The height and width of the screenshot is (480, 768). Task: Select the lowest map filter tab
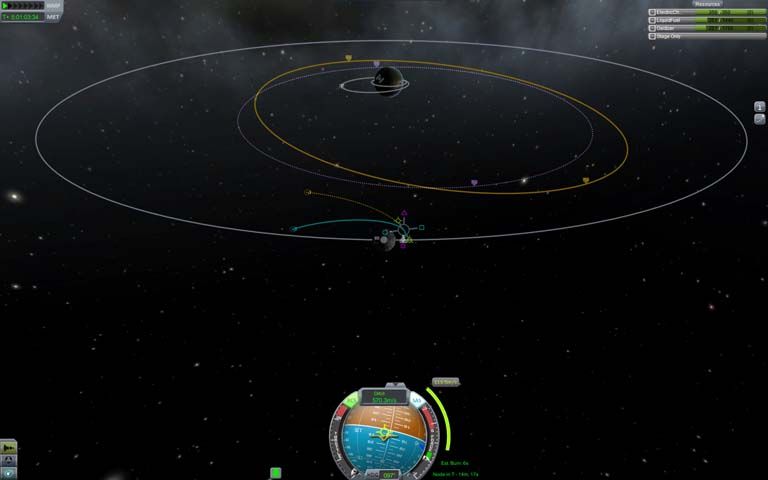(x=9, y=472)
